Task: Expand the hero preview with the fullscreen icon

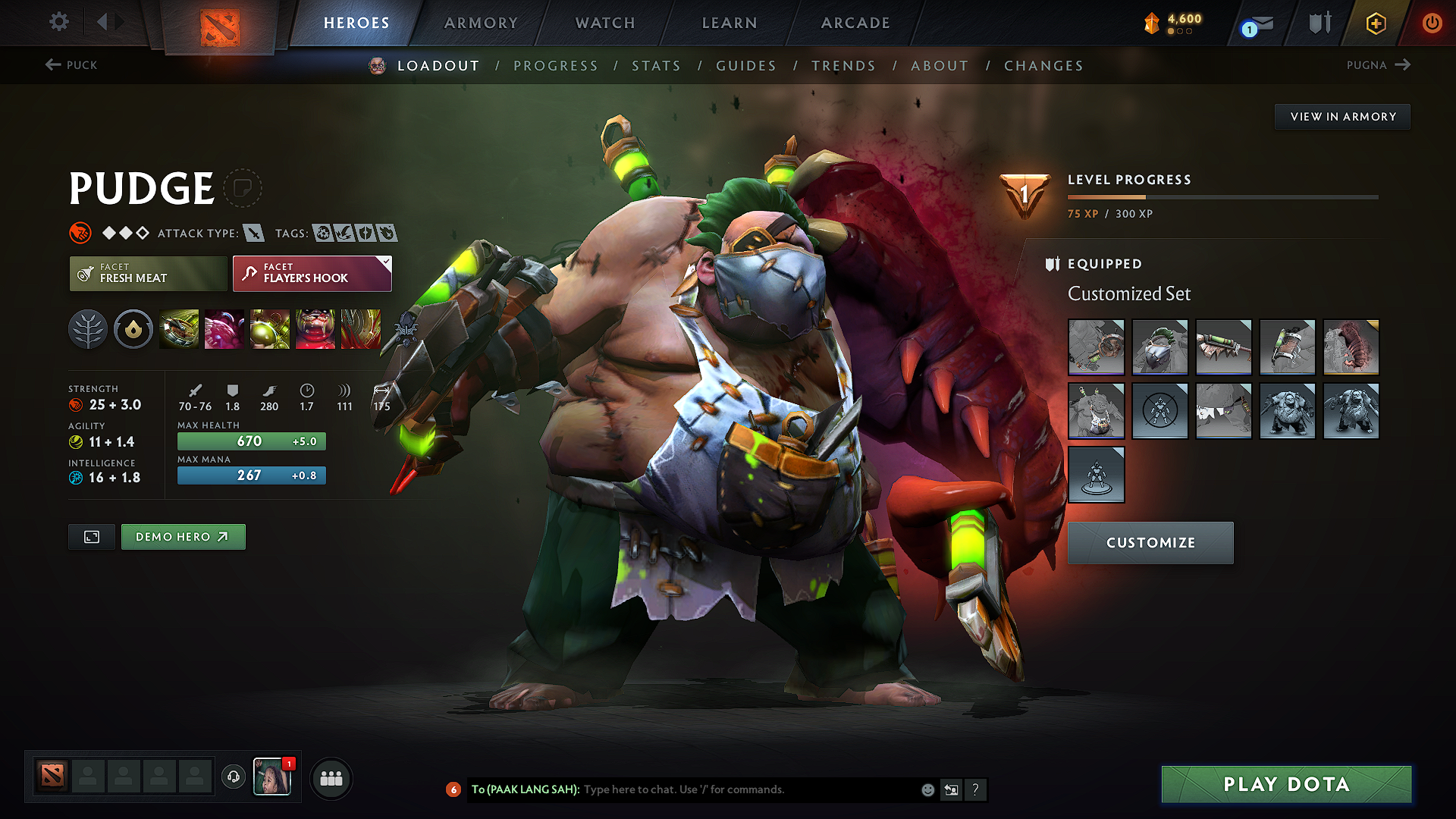Action: click(x=91, y=536)
